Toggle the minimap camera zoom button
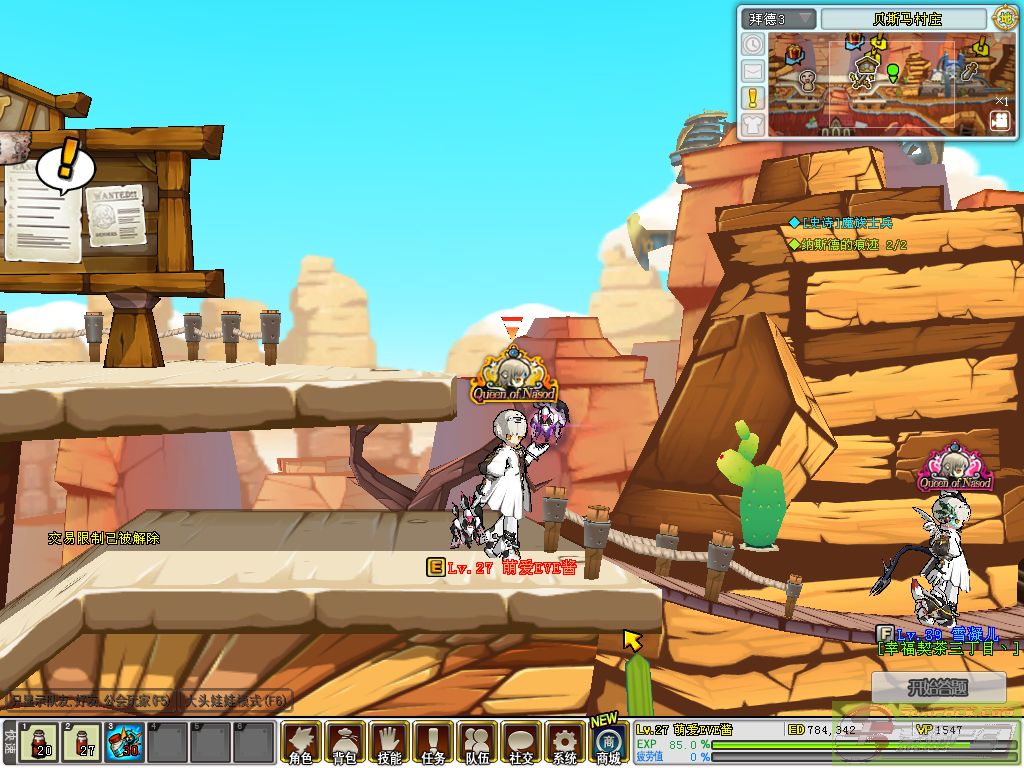Screen dimensions: 1024x768 pos(999,120)
